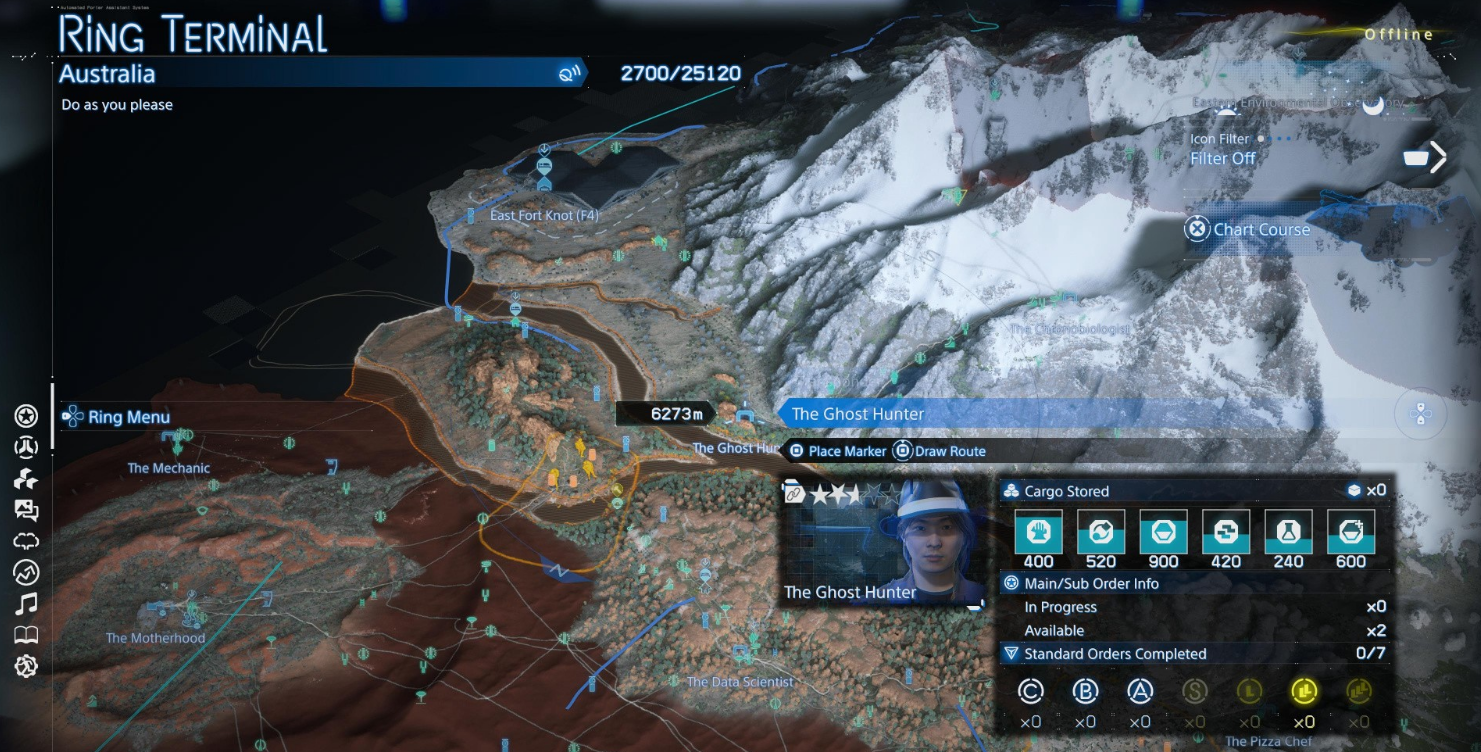The height and width of the screenshot is (752, 1481).
Task: Open the photo and messages sidebar icon
Action: [x=26, y=510]
